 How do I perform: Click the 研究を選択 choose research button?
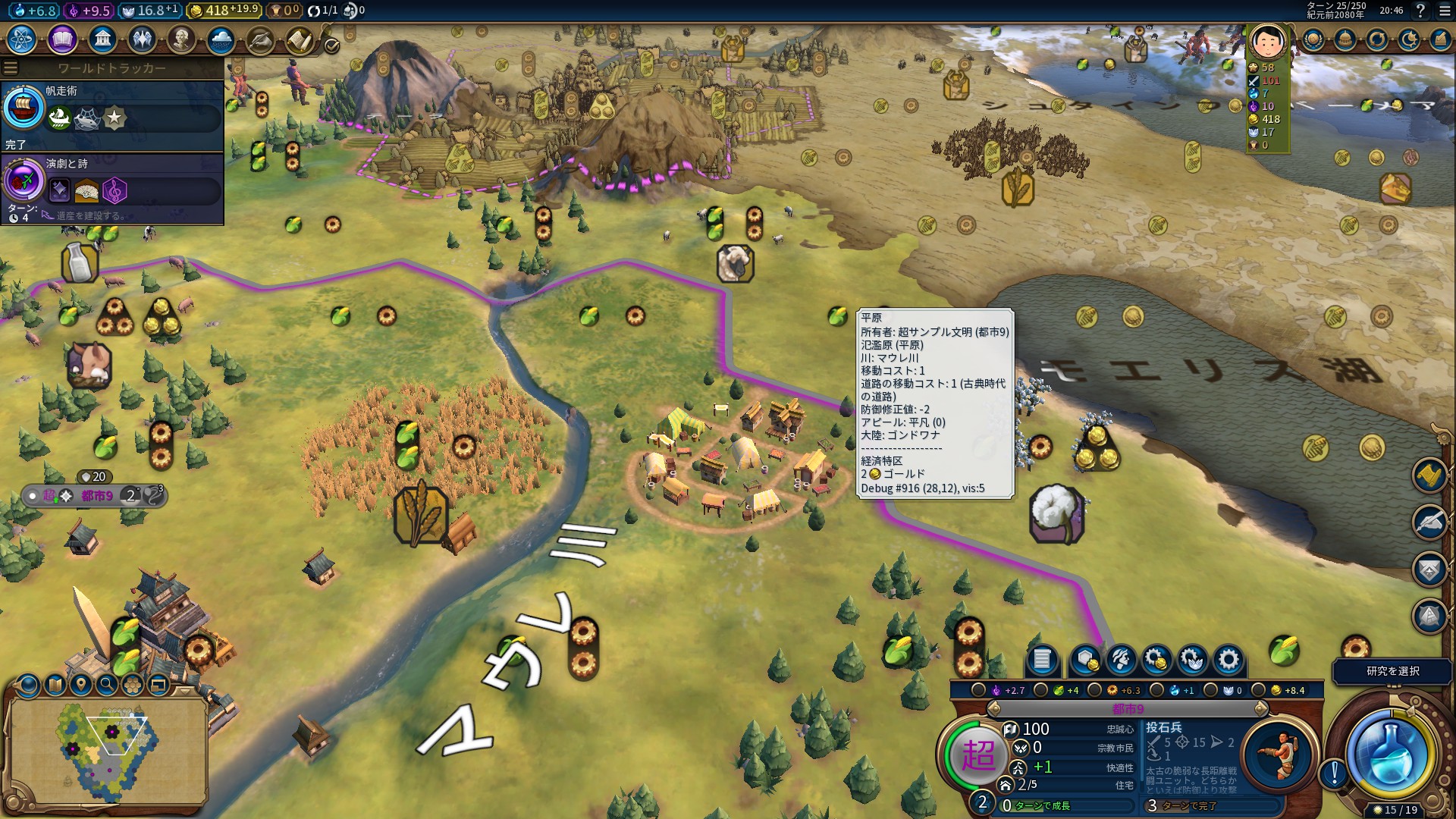tap(1392, 671)
